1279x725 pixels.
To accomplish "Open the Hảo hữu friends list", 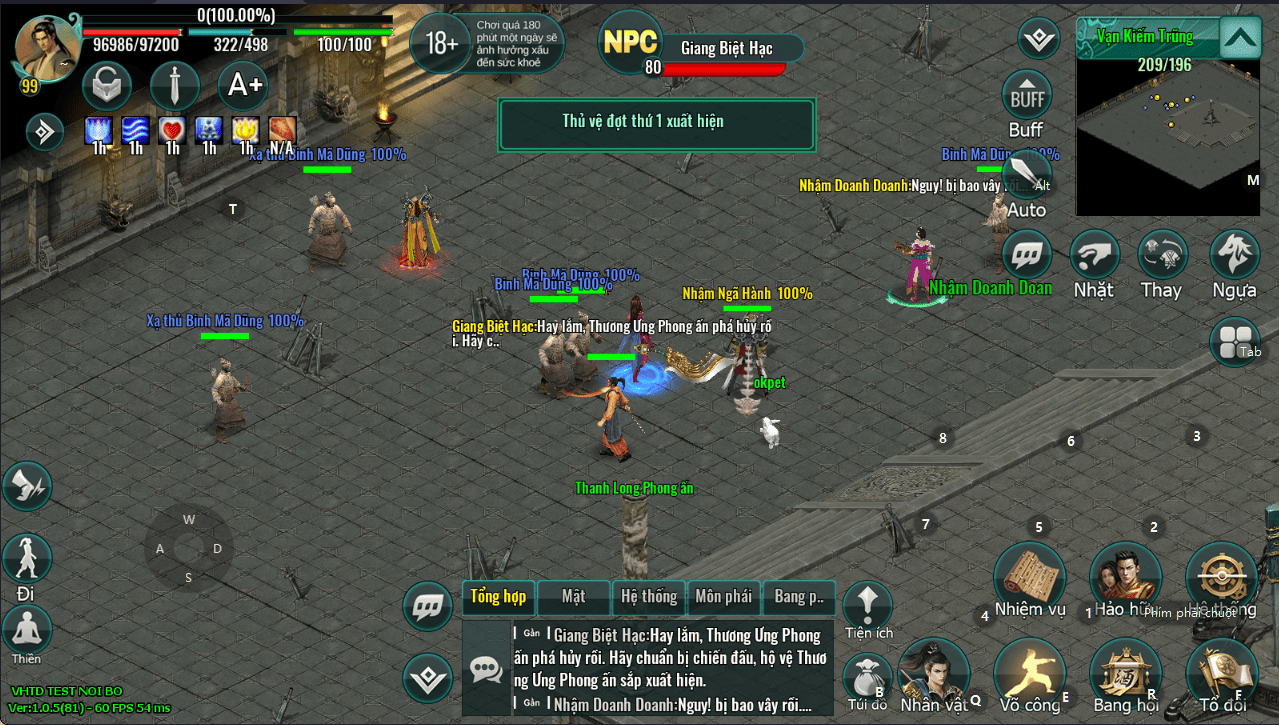I will (1124, 577).
